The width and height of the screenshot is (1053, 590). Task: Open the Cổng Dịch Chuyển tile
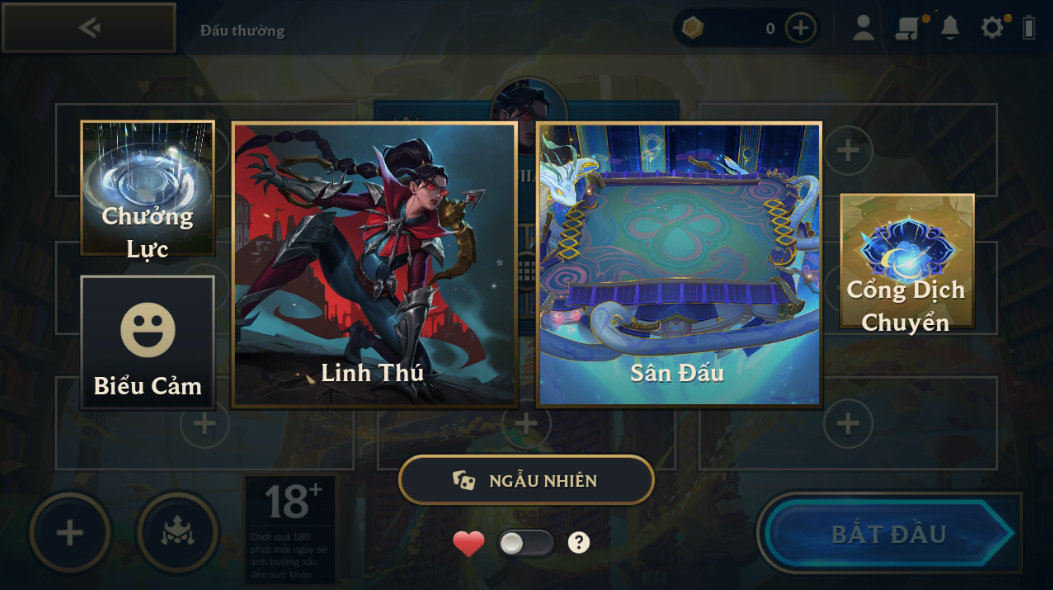click(x=906, y=262)
